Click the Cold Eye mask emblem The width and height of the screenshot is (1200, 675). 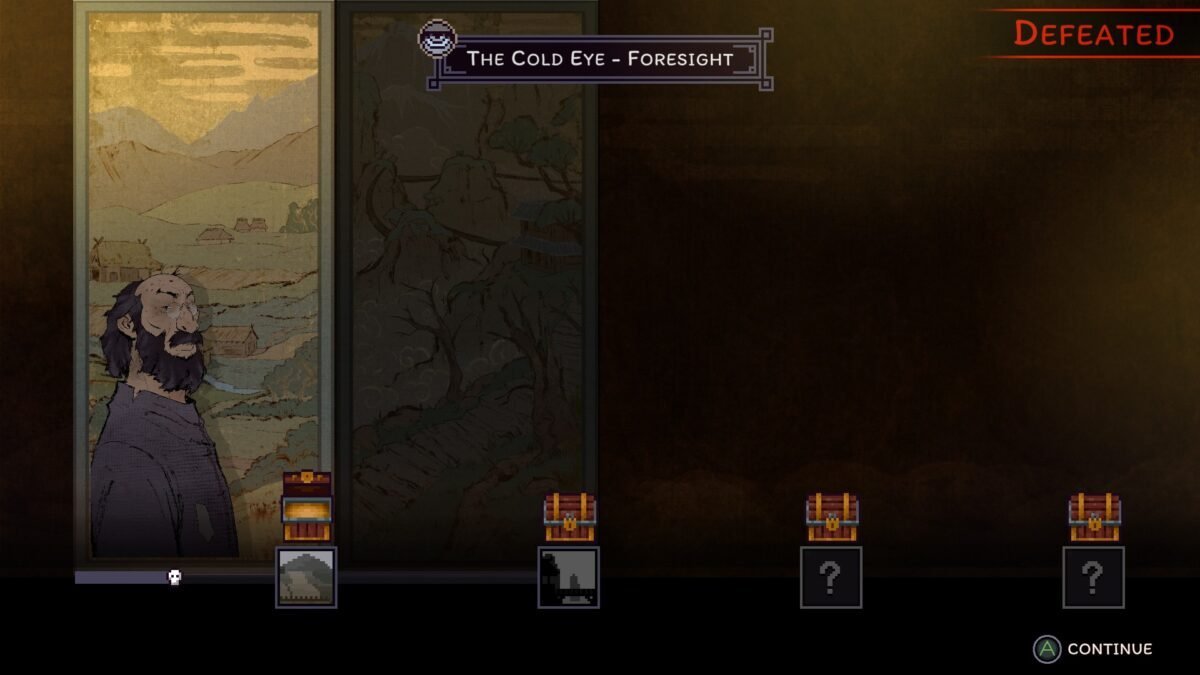click(x=437, y=41)
